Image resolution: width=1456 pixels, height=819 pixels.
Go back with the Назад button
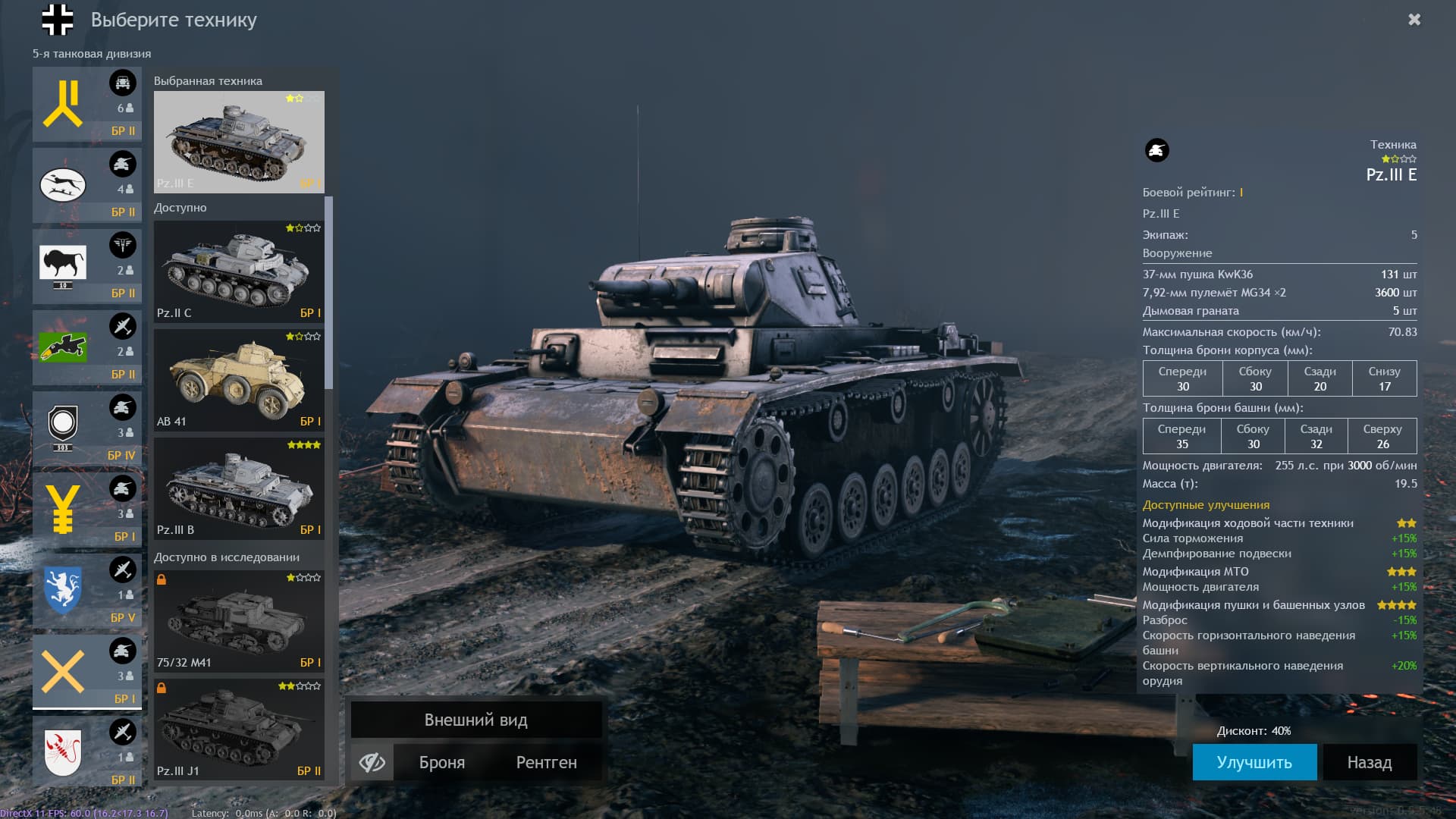coord(1369,762)
